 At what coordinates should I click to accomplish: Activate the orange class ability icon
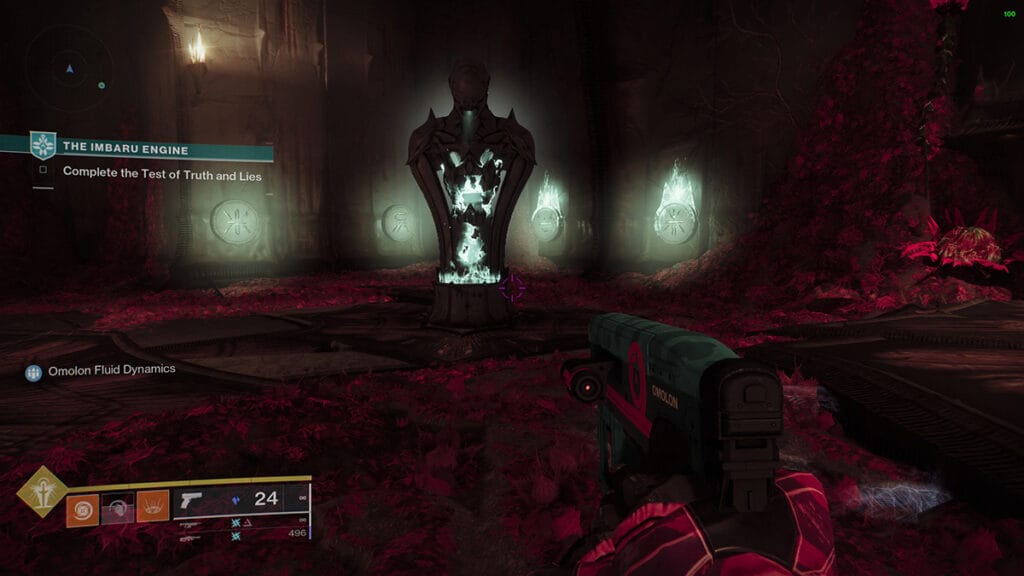[x=153, y=507]
